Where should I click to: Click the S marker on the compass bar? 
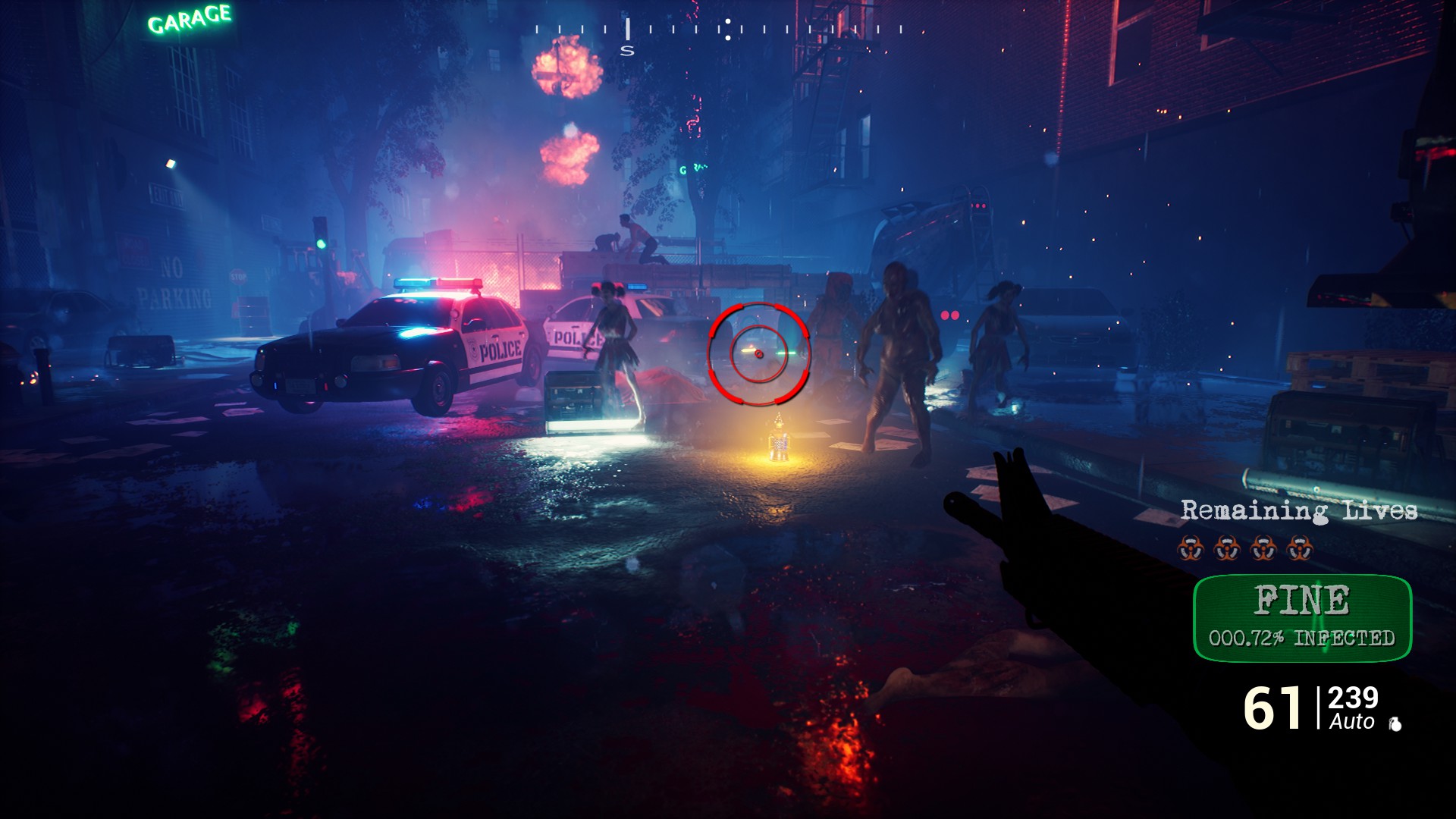click(627, 50)
